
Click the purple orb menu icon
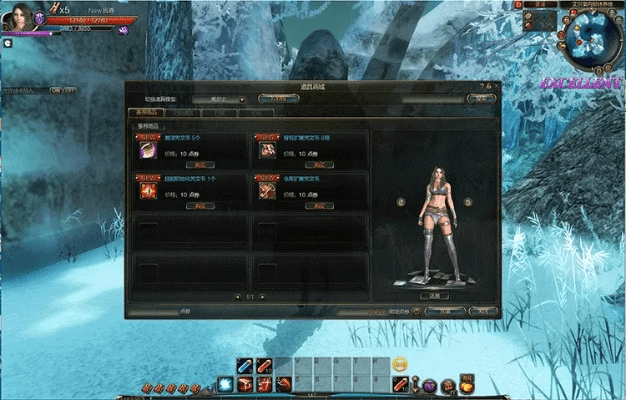[x=430, y=385]
